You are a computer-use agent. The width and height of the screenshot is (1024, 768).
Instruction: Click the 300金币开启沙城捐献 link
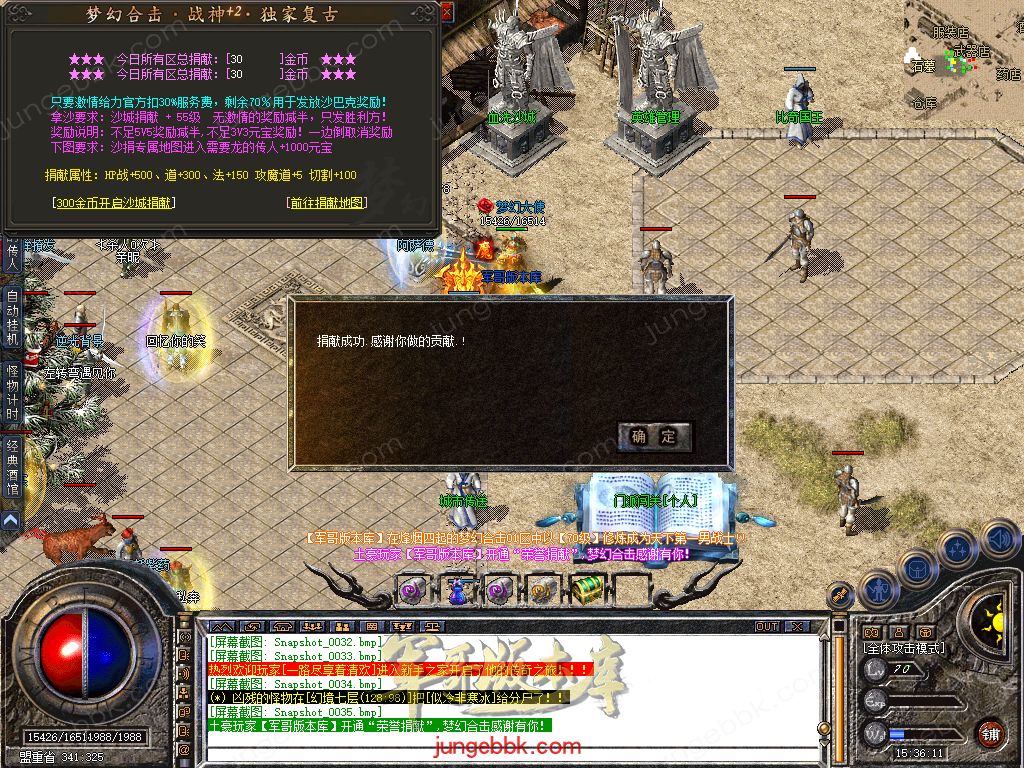113,203
